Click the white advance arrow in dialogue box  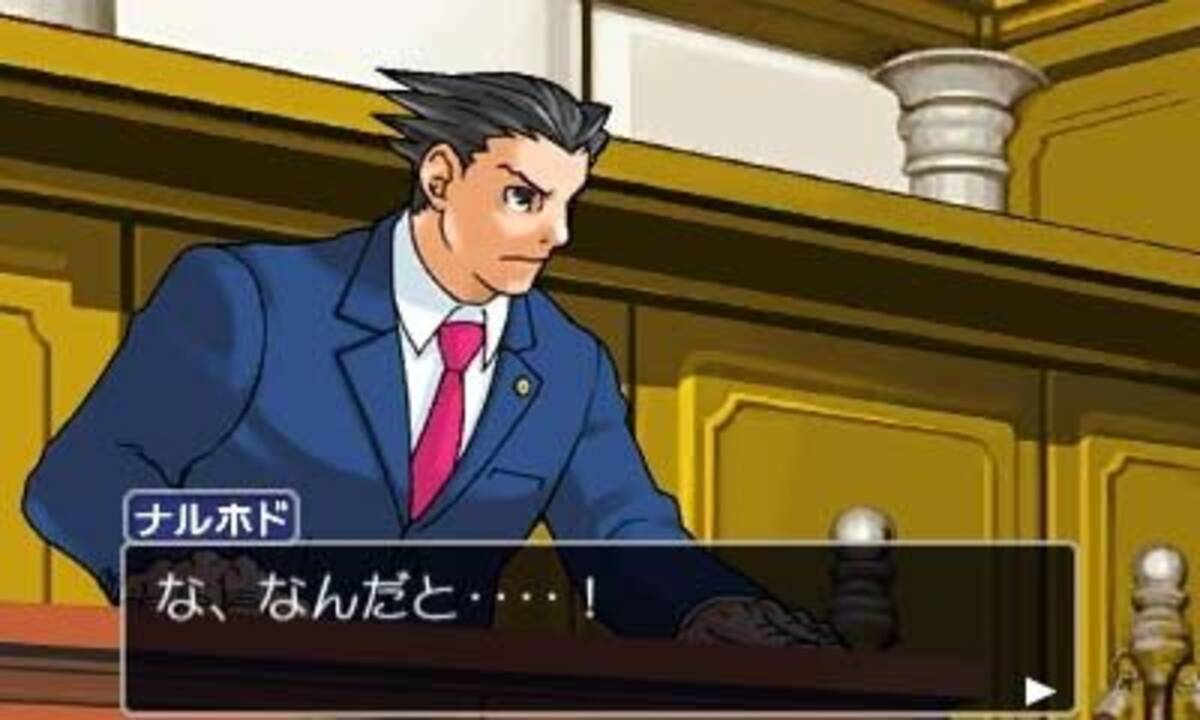point(1039,691)
